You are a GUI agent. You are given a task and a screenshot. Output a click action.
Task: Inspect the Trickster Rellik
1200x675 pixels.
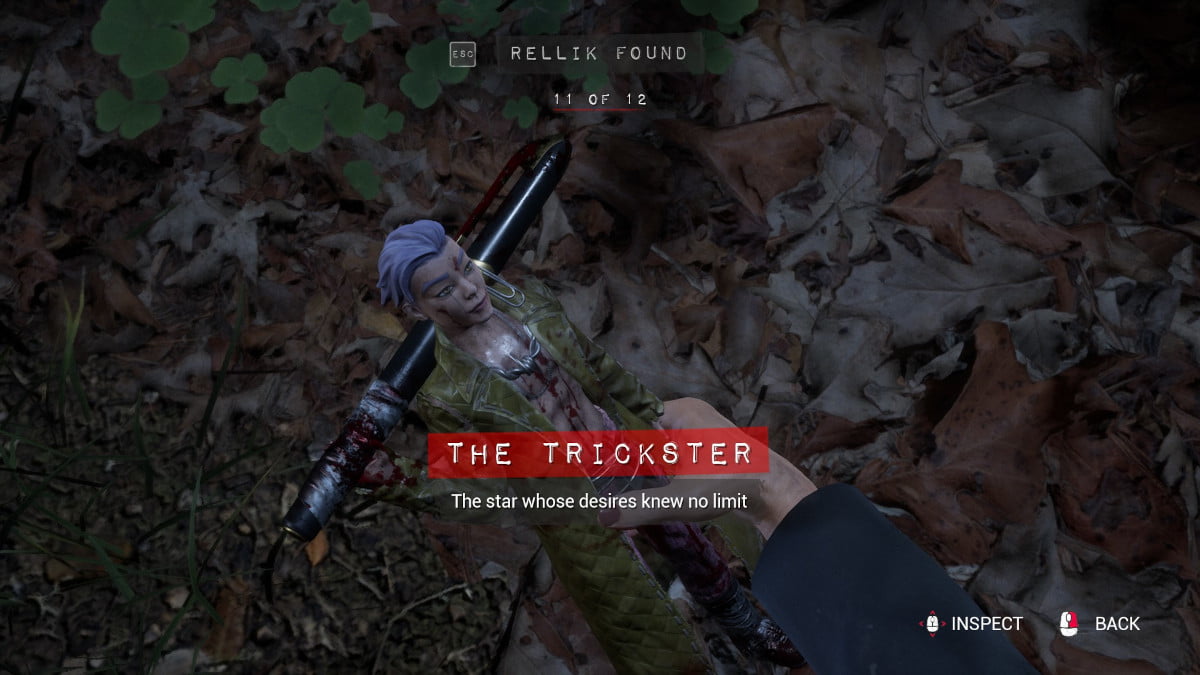coord(971,624)
